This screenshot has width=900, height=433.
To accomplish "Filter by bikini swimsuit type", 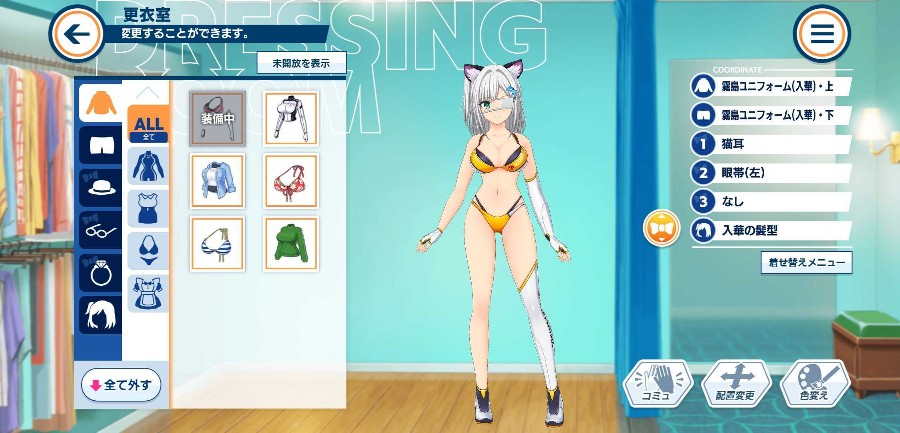I will tap(147, 251).
